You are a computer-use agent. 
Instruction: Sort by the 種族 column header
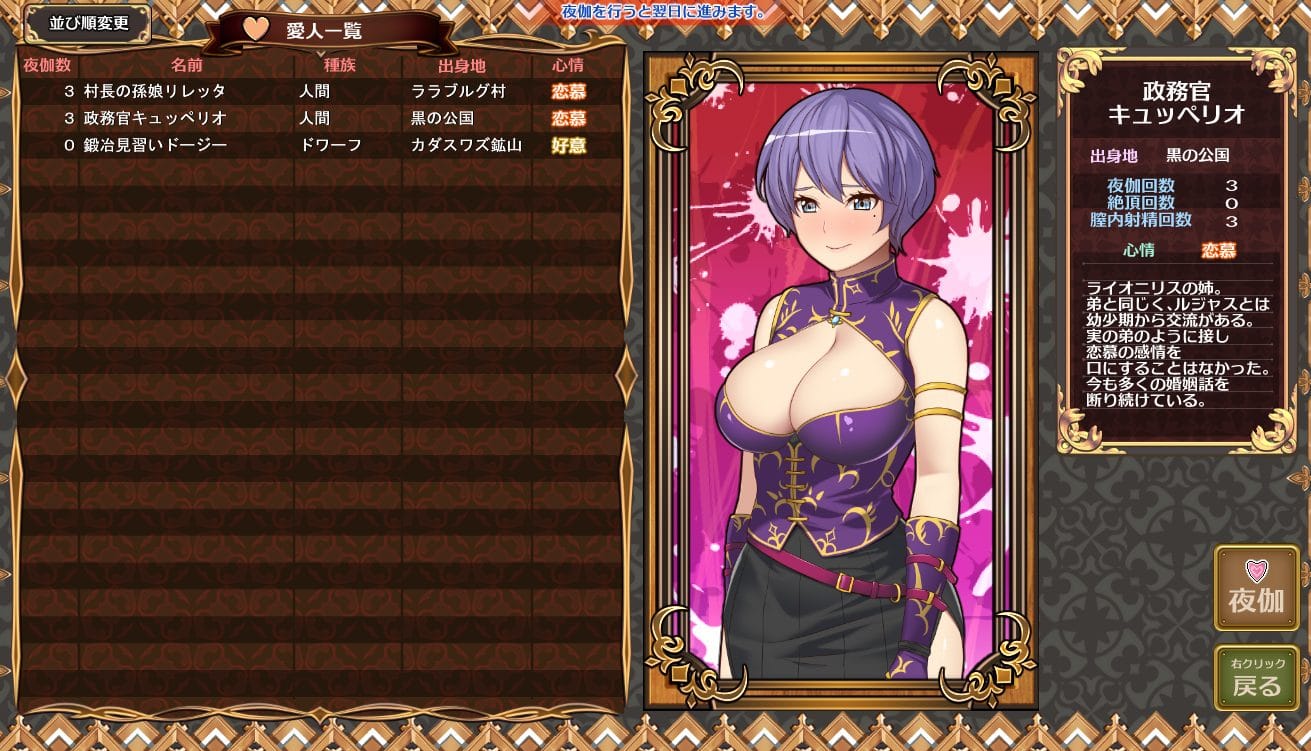339,66
